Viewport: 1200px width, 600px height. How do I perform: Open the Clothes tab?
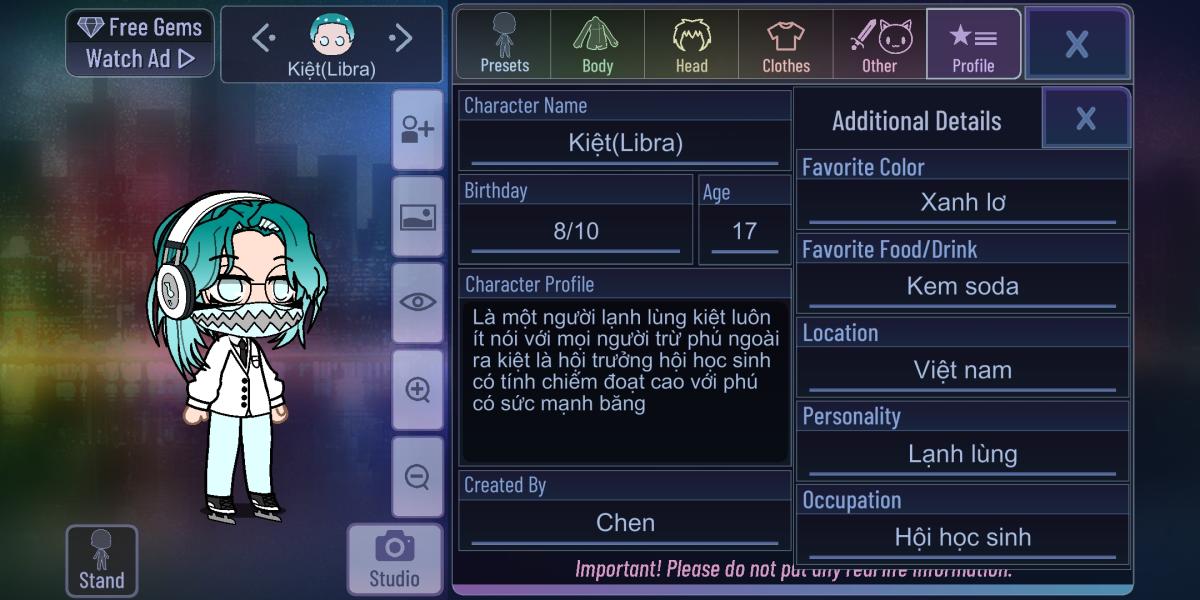(x=786, y=45)
